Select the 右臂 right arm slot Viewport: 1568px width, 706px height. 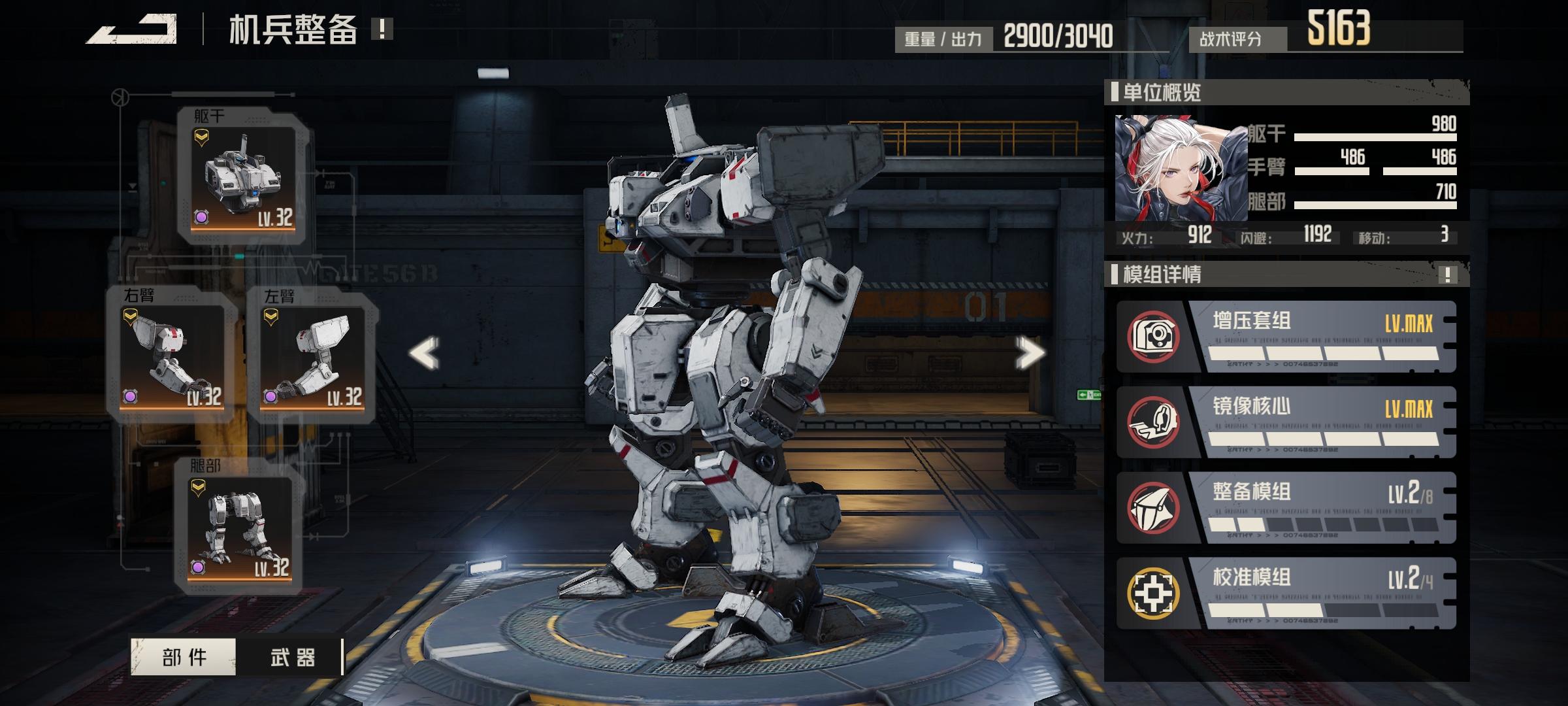172,356
